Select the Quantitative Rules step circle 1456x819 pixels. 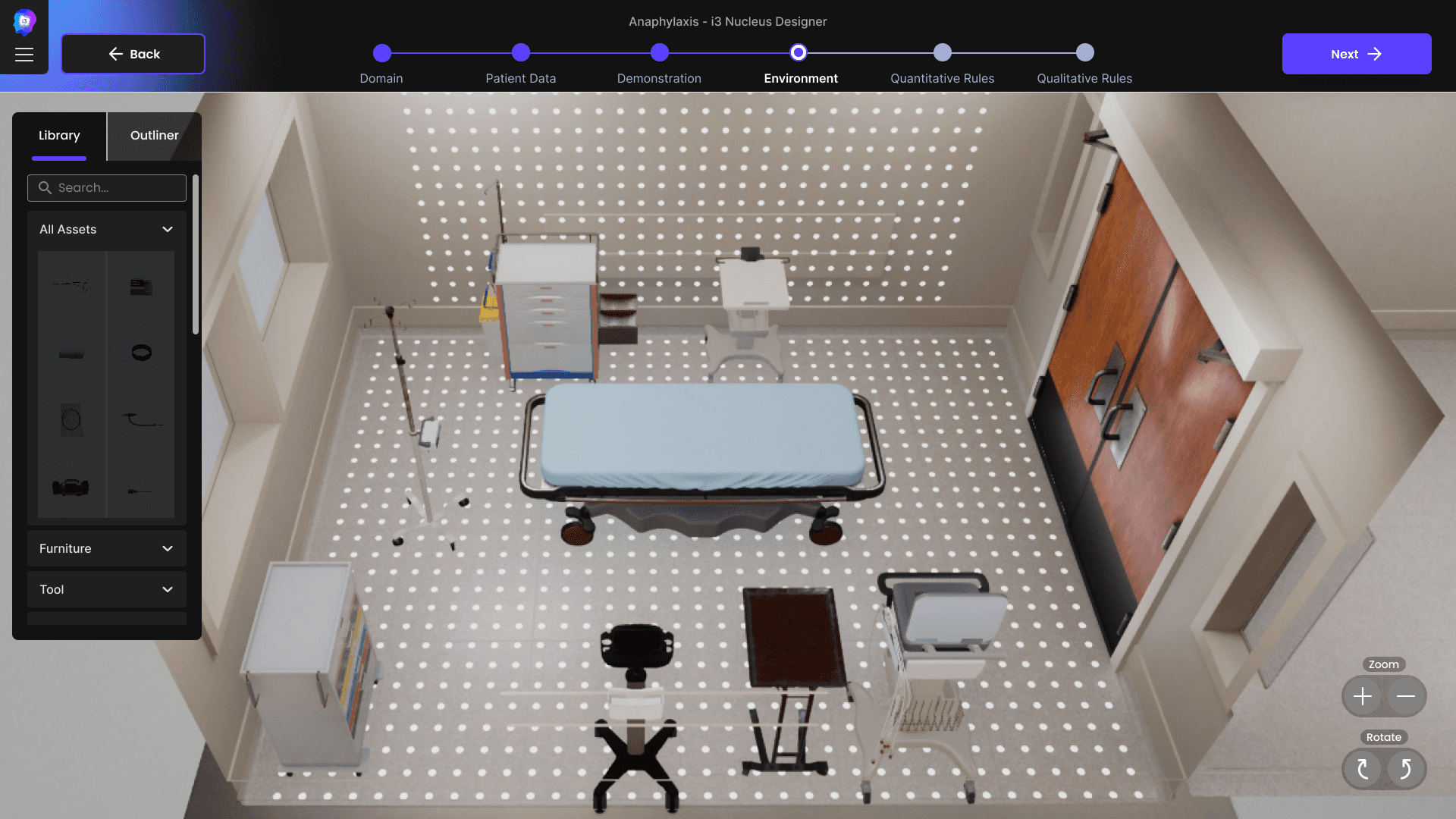pyautogui.click(x=942, y=53)
